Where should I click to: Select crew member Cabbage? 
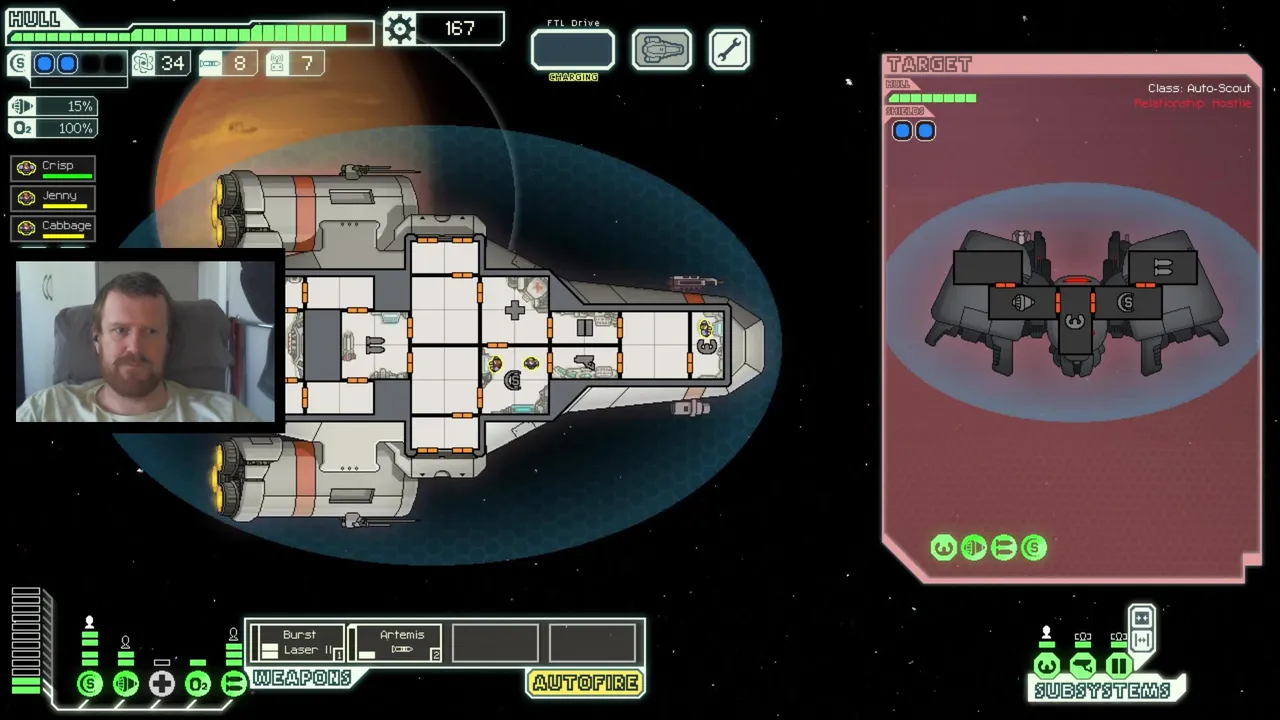(54, 227)
